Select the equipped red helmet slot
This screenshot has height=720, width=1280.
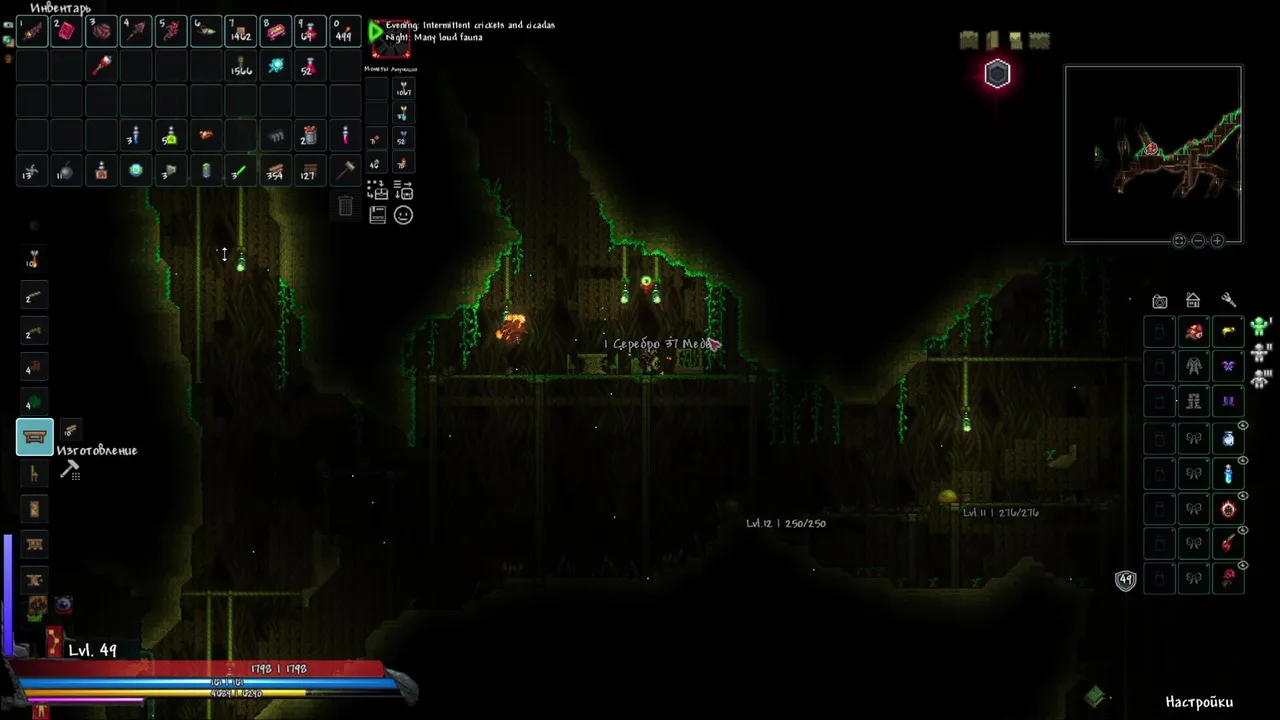[x=1194, y=332]
